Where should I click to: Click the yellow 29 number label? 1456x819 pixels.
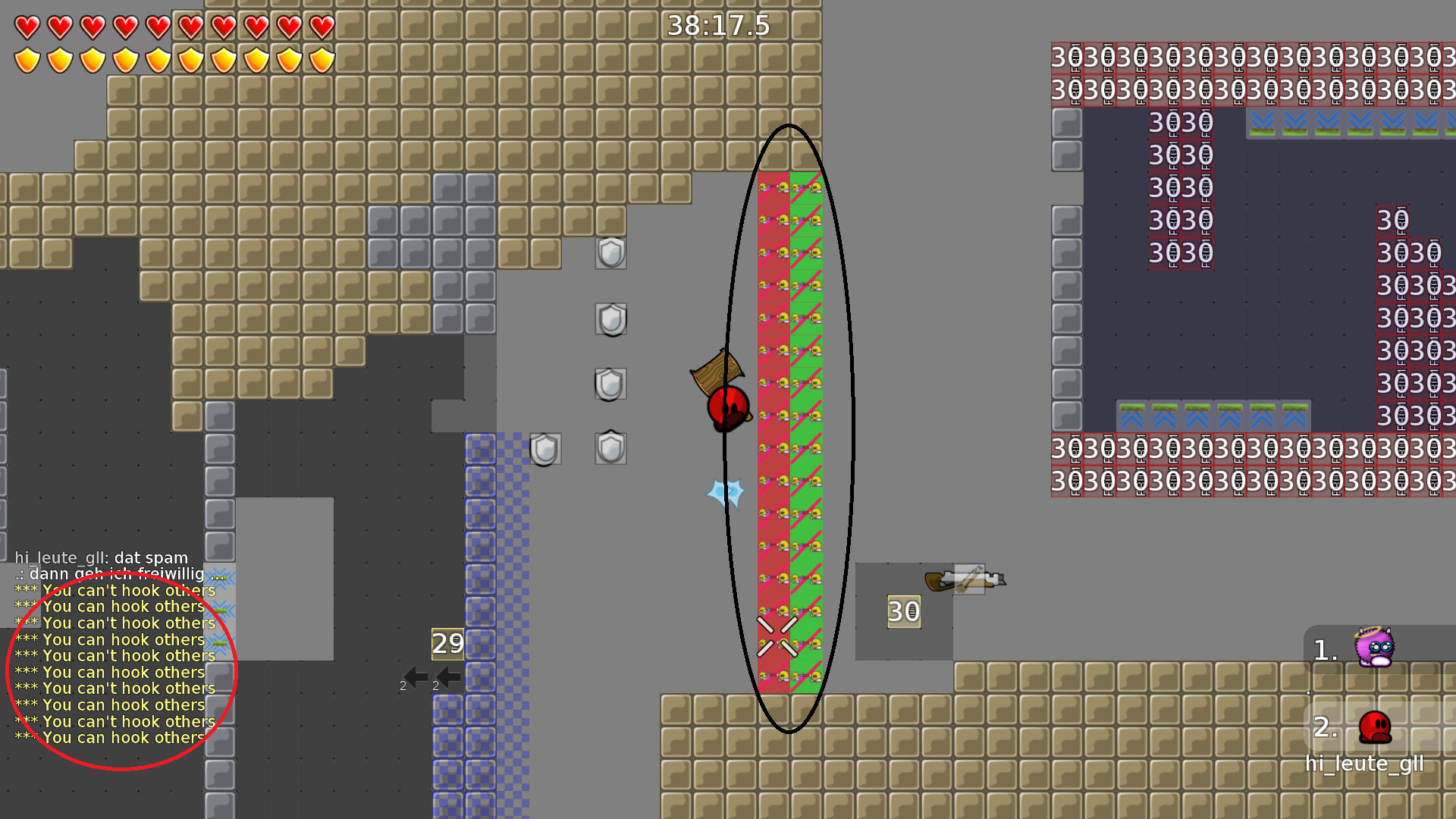[447, 645]
